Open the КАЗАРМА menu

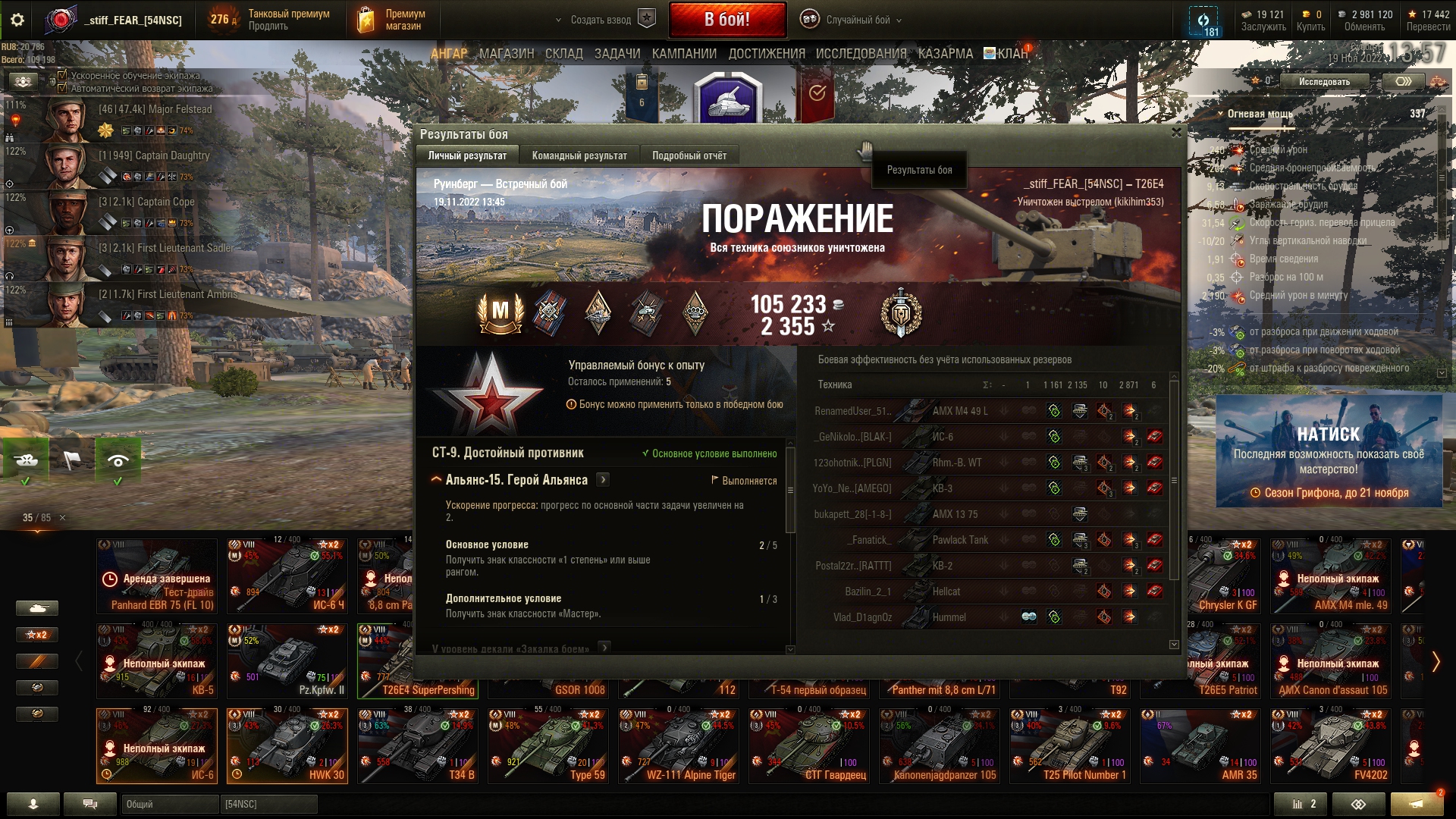pos(945,54)
